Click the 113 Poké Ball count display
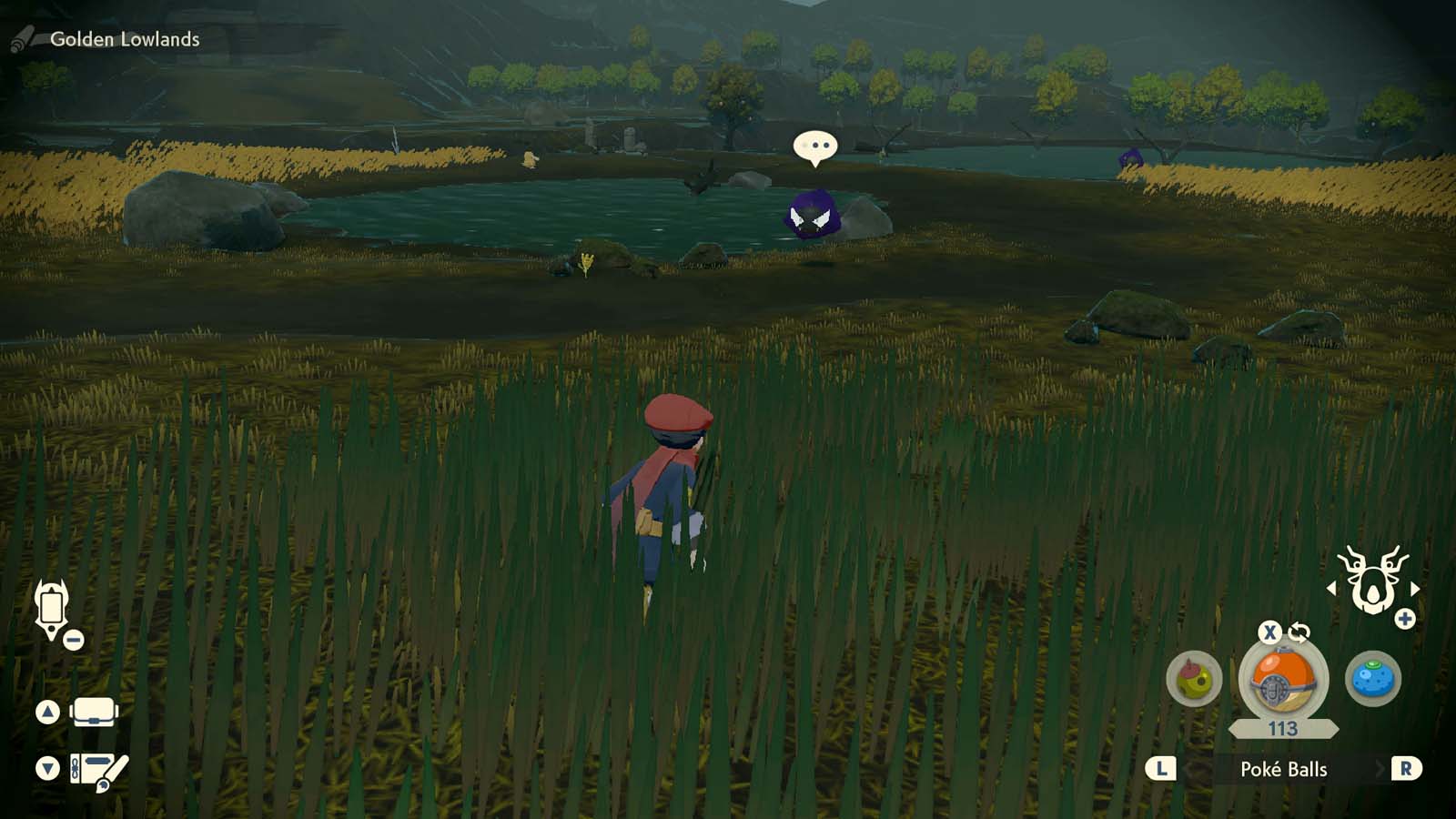The image size is (1456, 819). tap(1281, 728)
